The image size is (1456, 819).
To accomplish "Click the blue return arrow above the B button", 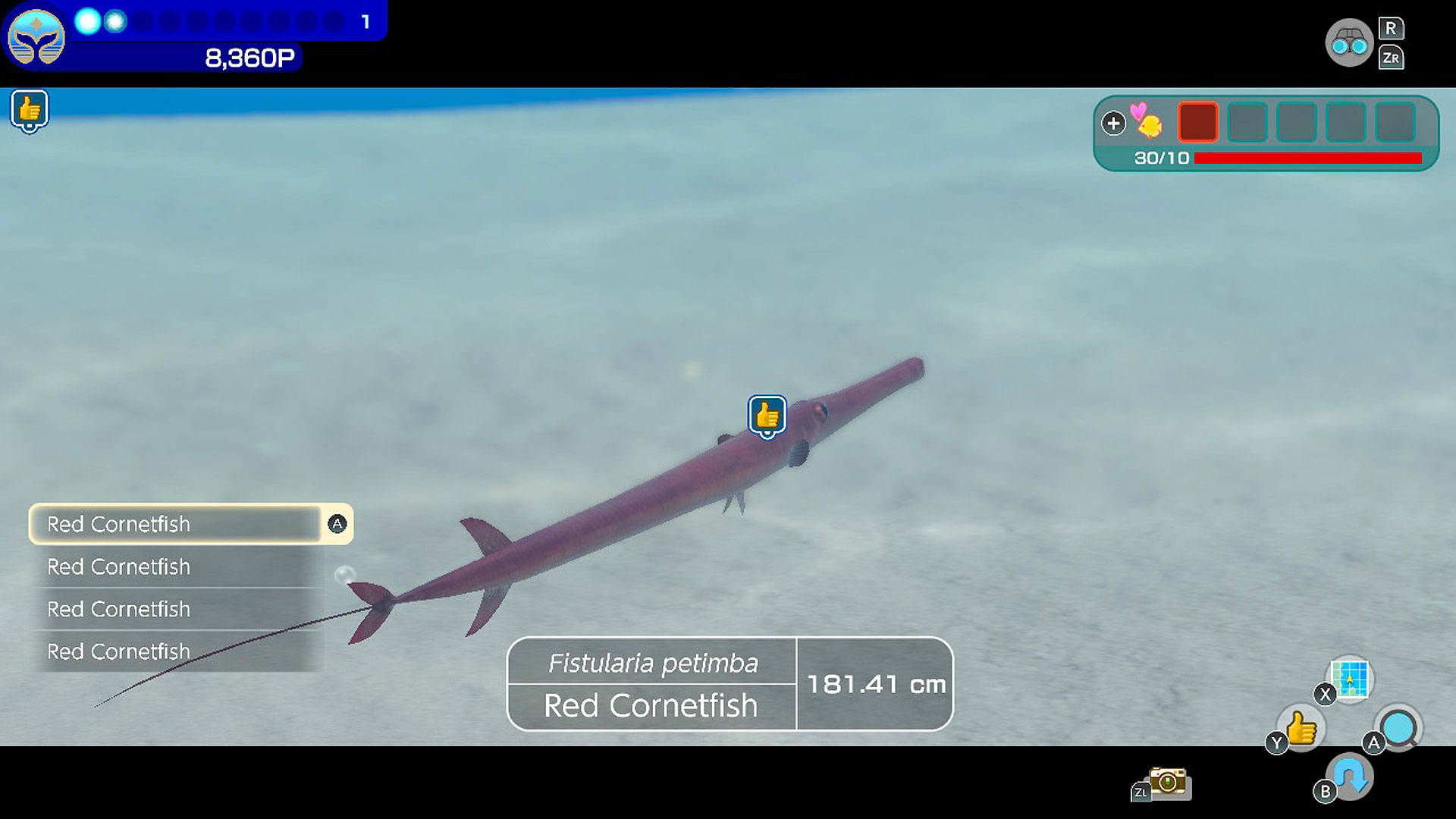I will tap(1349, 775).
